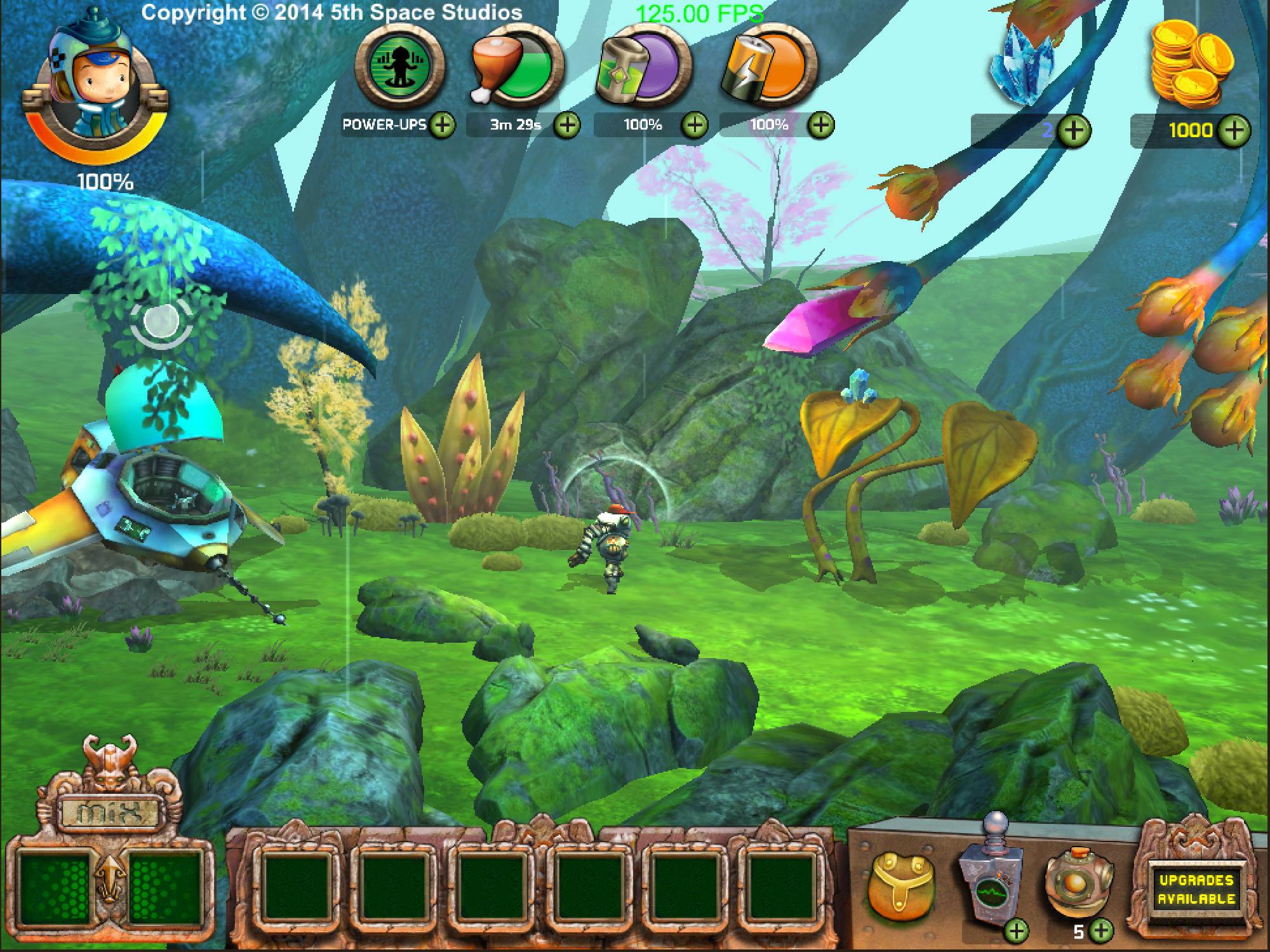Viewport: 1270px width, 952px height.
Task: Add more helmet items with plus button
Action: (x=1102, y=931)
